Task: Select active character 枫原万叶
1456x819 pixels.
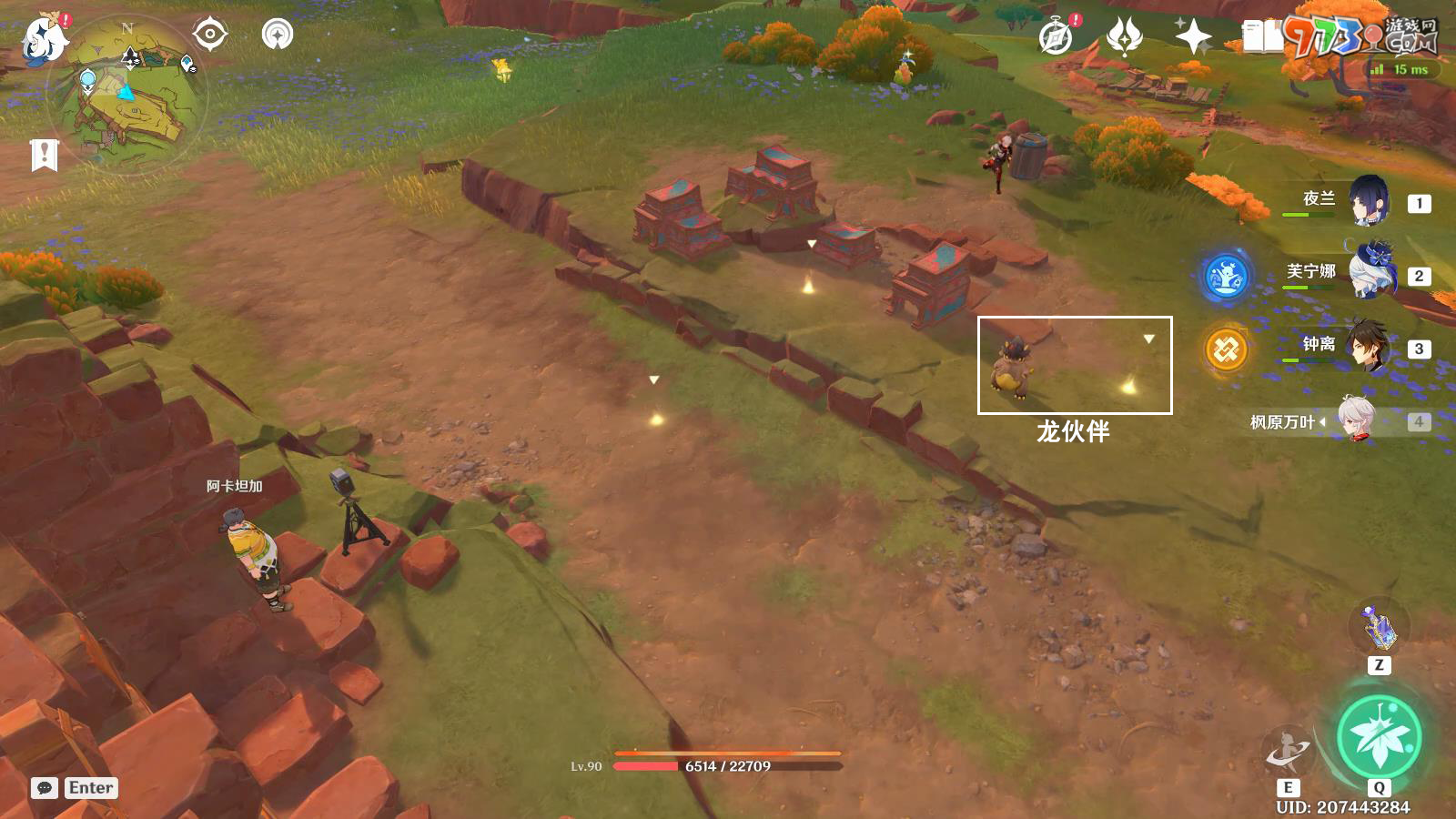Action: pos(1356,420)
